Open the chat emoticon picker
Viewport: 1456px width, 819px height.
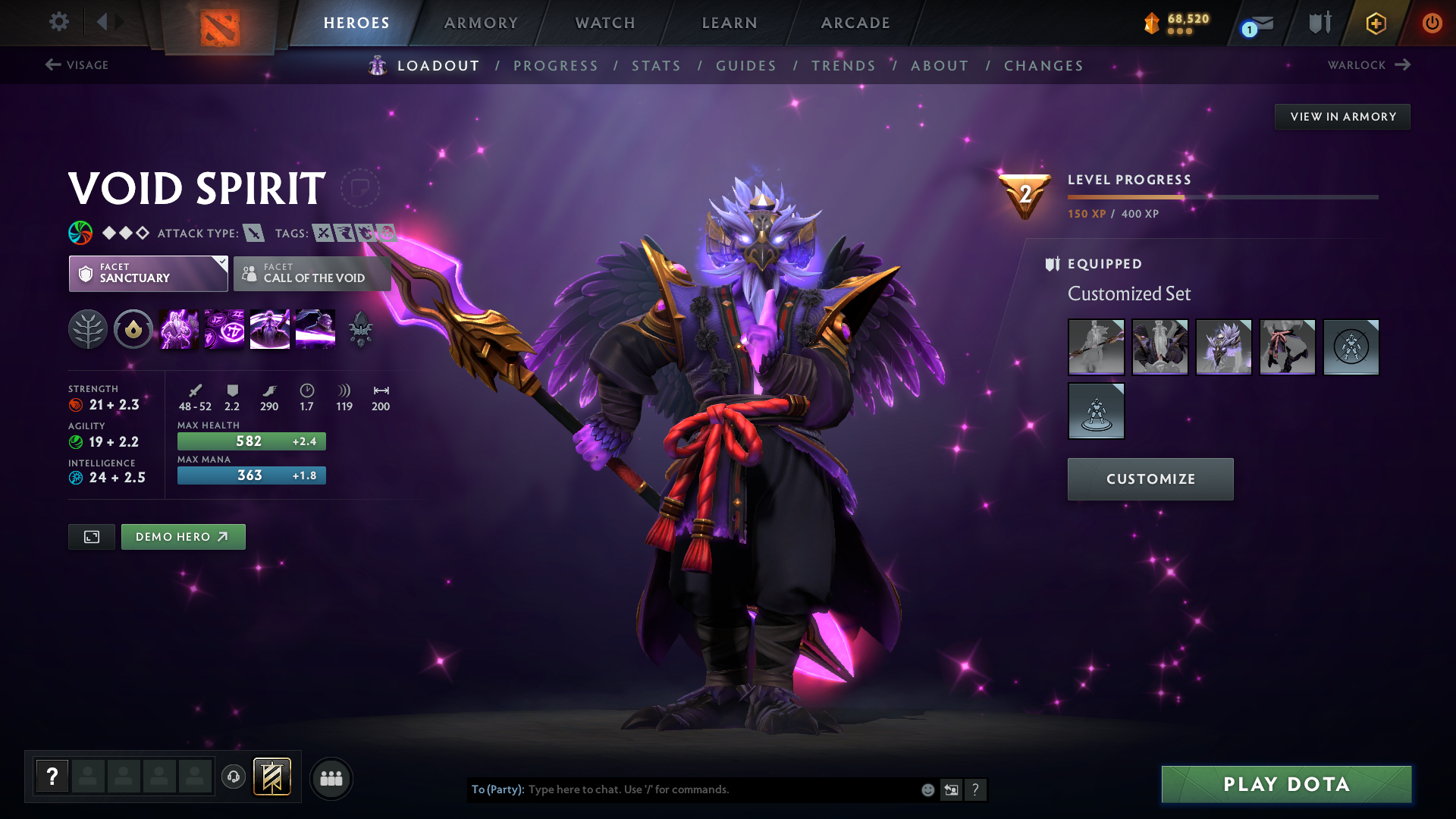coord(927,789)
